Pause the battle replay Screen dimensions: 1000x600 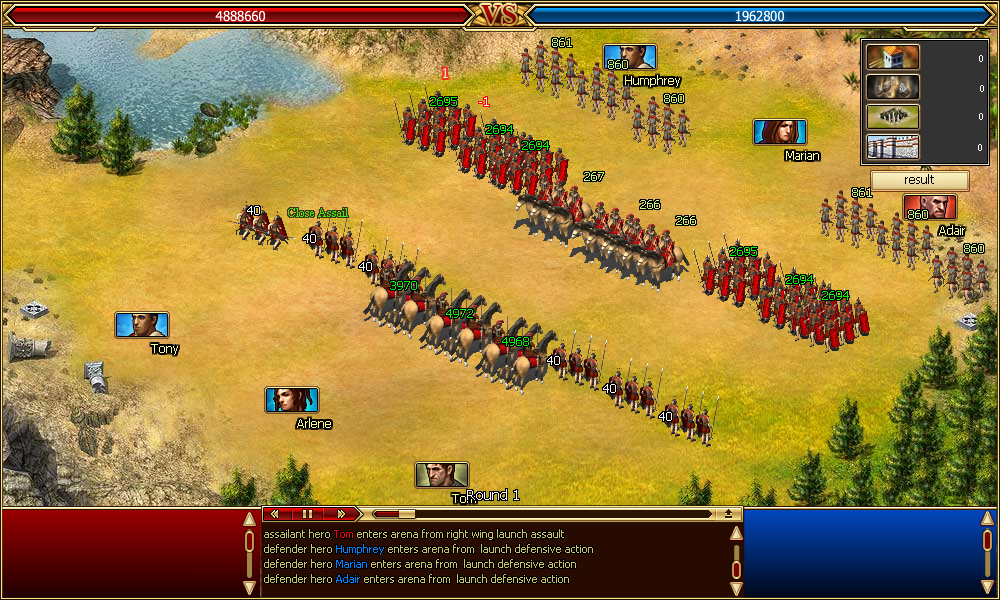(307, 514)
